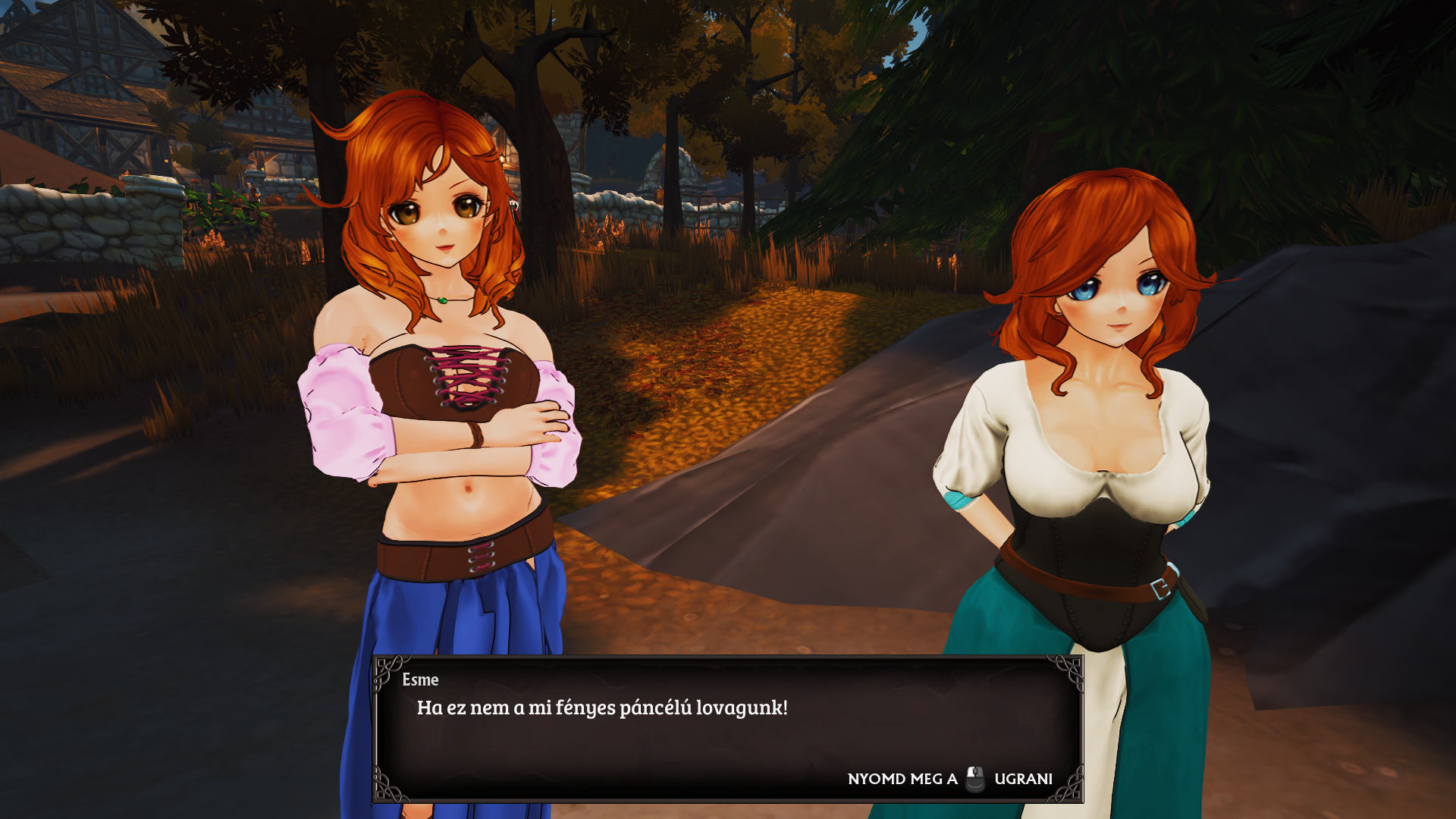The image size is (1456, 819).
Task: Advance Esme's dialogue box
Action: coord(726,728)
